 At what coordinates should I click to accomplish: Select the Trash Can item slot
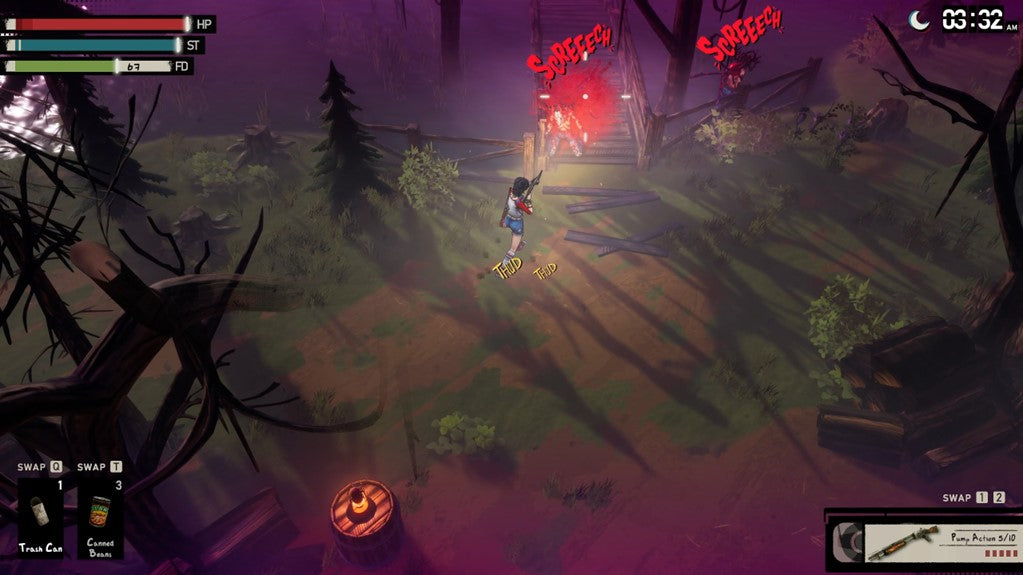(x=41, y=517)
